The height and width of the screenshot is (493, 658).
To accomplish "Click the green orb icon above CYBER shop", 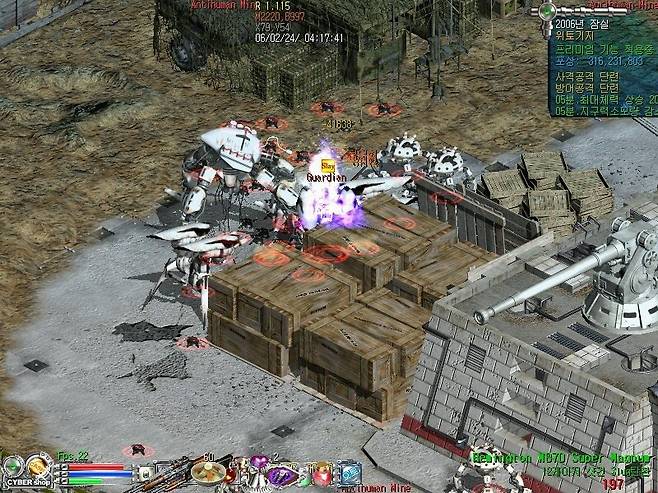I will click(x=12, y=466).
